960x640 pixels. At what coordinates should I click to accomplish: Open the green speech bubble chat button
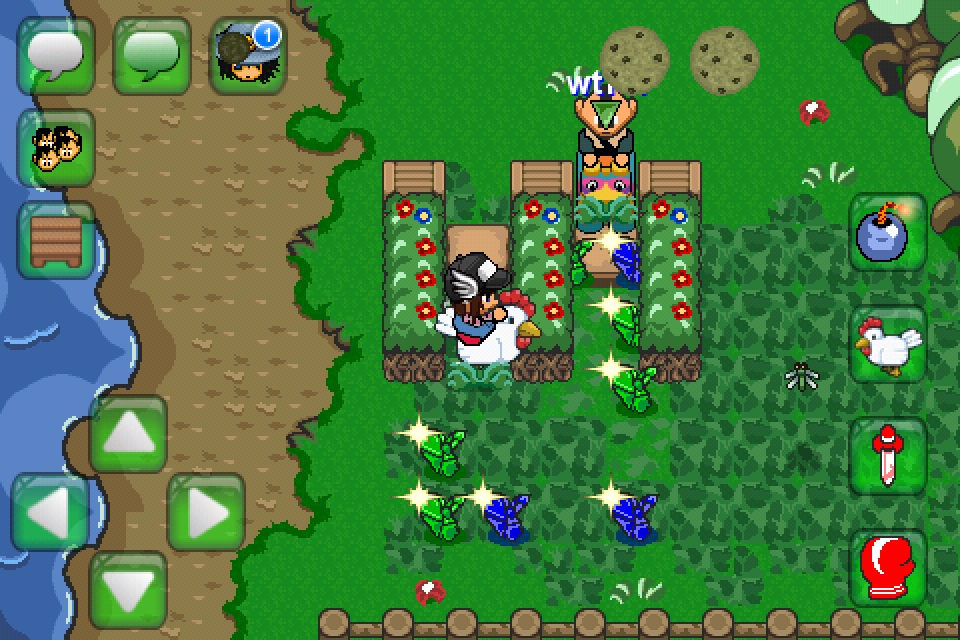point(151,55)
